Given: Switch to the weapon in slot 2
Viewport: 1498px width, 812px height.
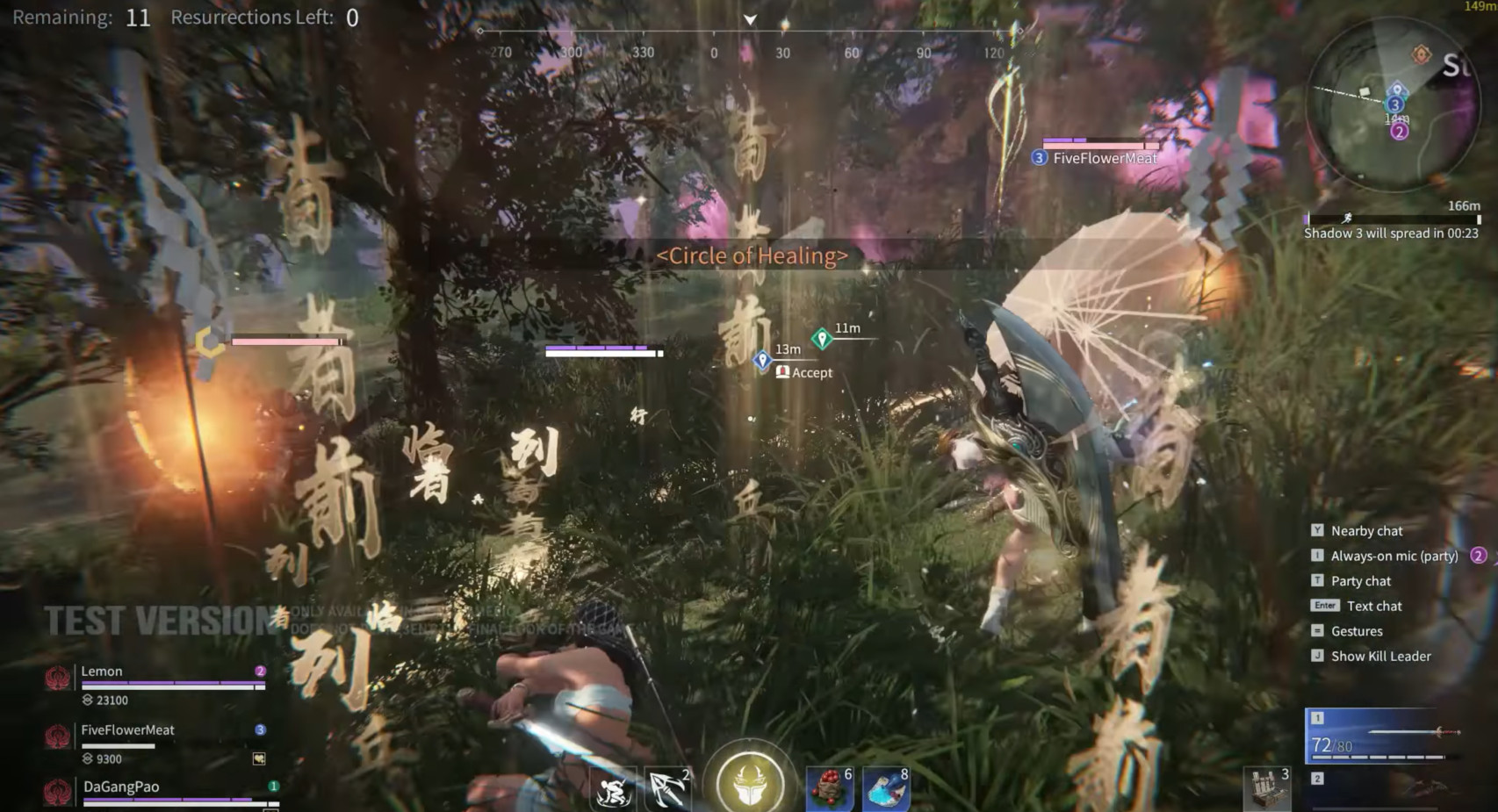Looking at the screenshot, I should pos(1385,788).
